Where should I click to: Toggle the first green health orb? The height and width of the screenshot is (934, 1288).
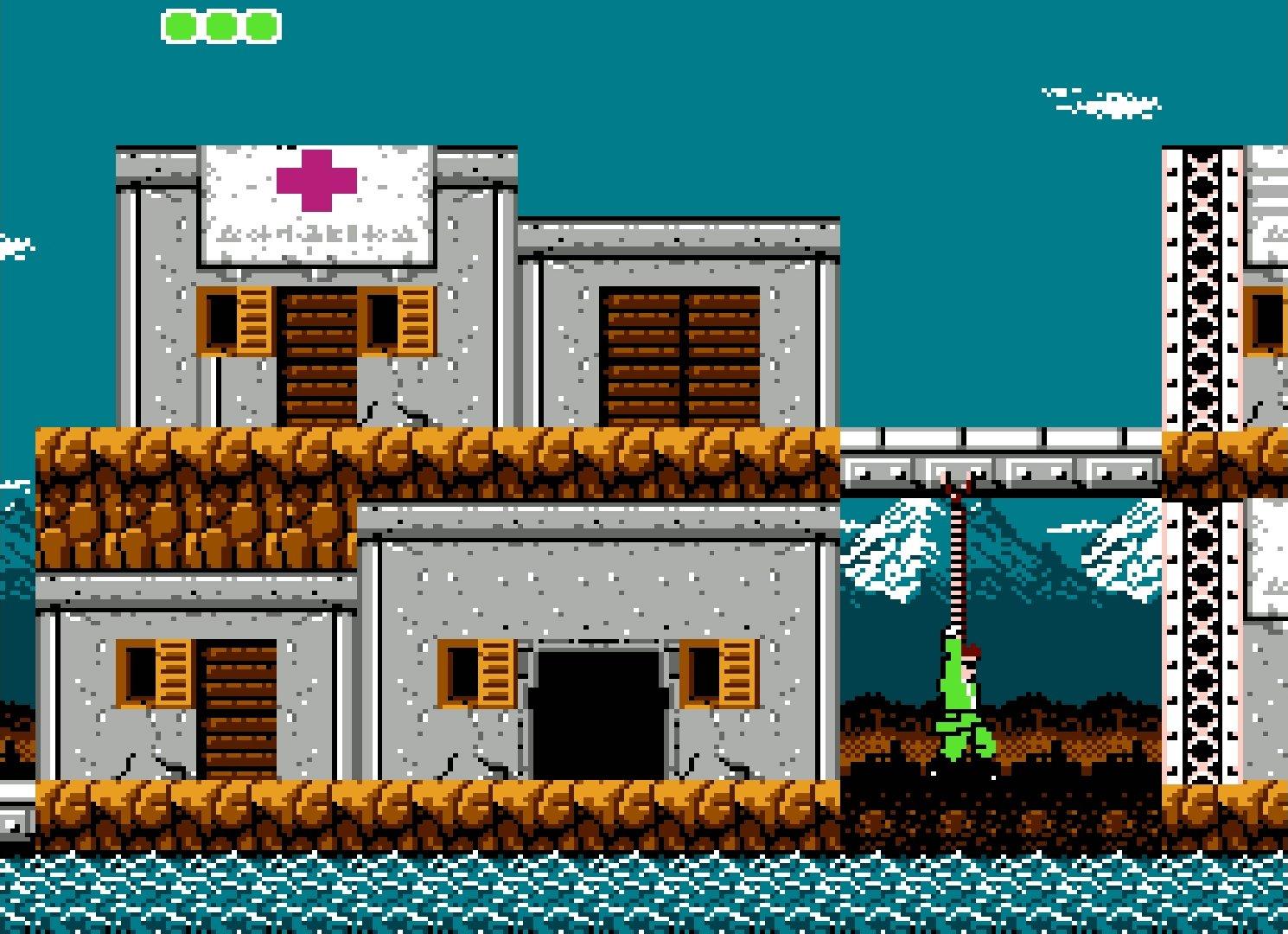[x=182, y=25]
